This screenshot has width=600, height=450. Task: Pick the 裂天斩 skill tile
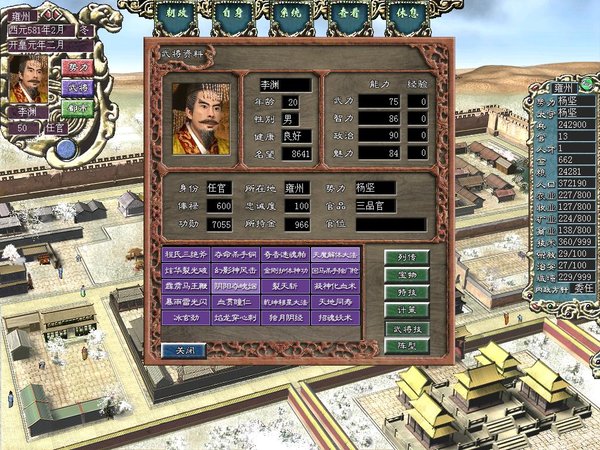285,286
